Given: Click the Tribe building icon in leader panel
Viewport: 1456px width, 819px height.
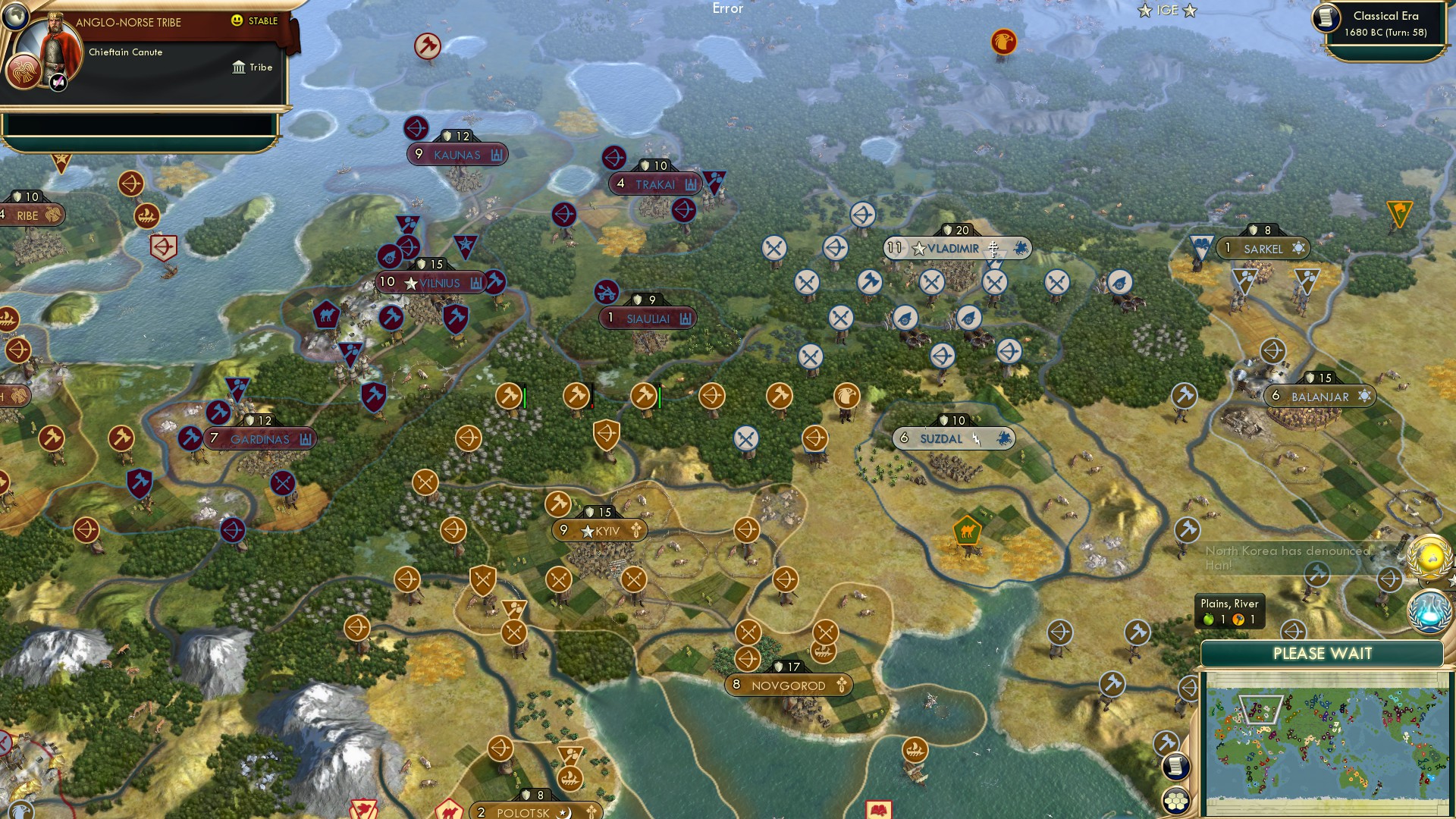Looking at the screenshot, I should [x=237, y=67].
